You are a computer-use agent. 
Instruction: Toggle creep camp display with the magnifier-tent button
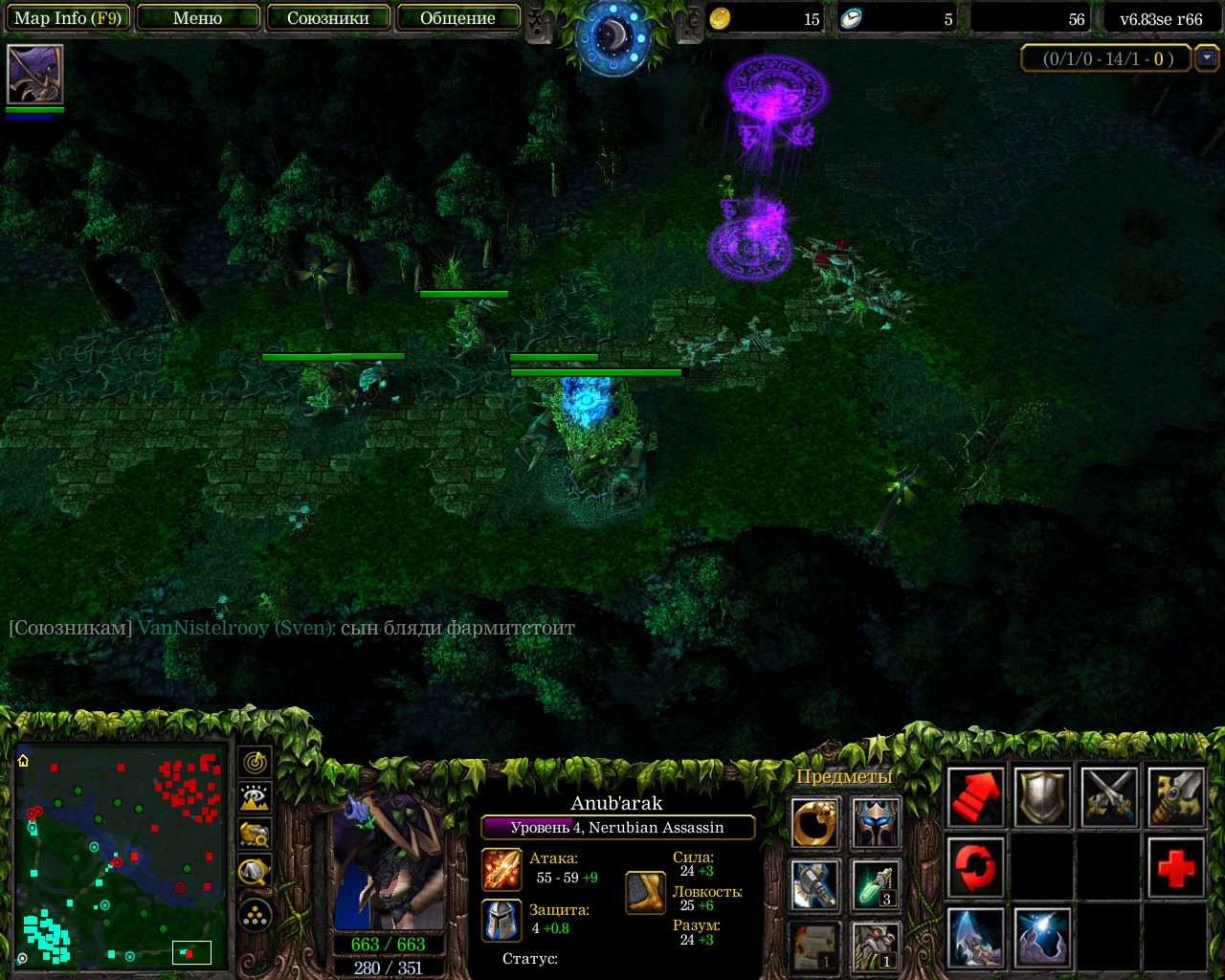coord(255,871)
